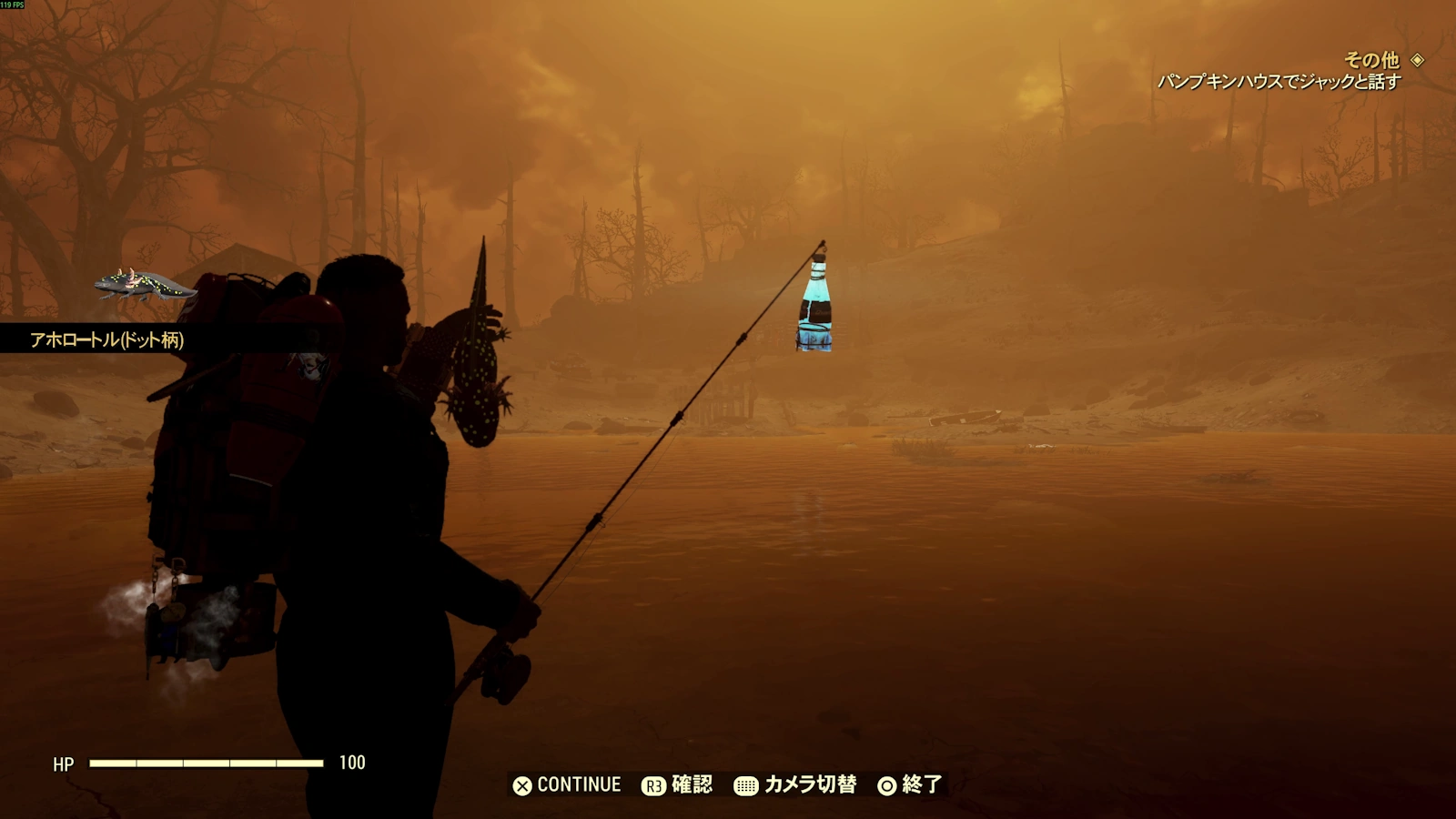This screenshot has height=819, width=1456.
Task: Select the アホロートル(ドット柄) catch name label
Action: click(x=106, y=340)
